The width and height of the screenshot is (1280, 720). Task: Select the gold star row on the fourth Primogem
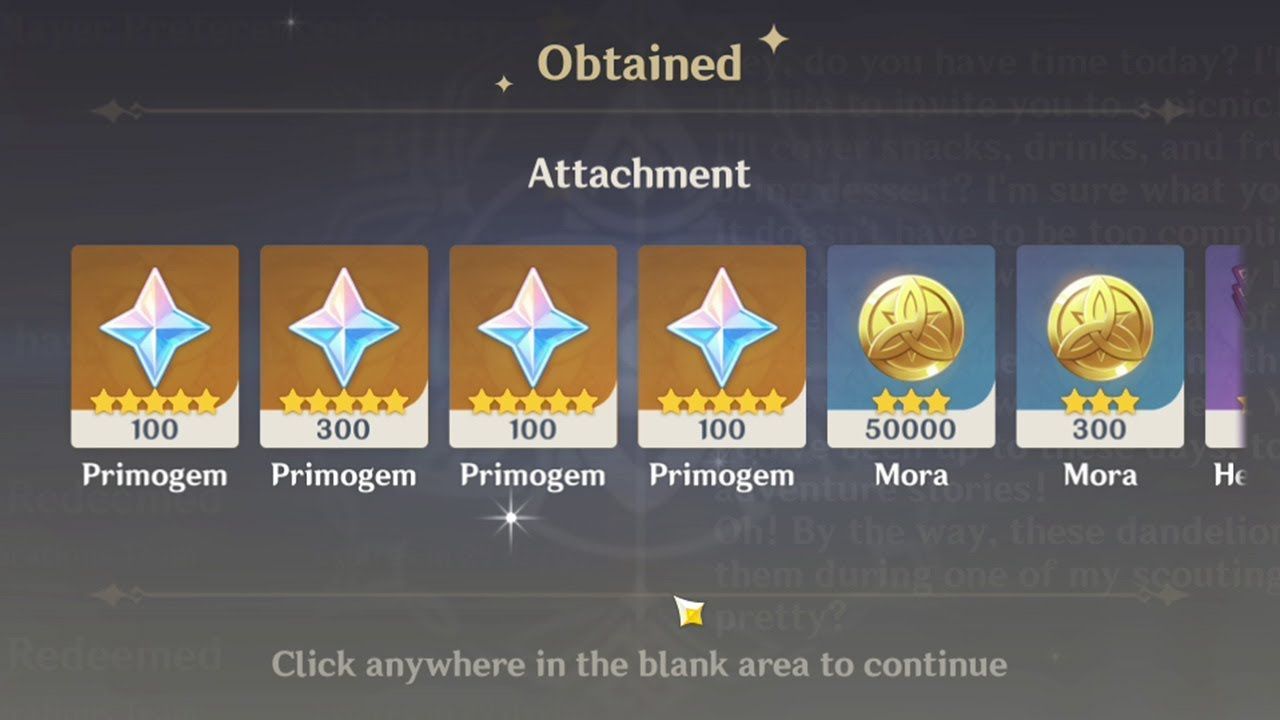[x=722, y=398]
